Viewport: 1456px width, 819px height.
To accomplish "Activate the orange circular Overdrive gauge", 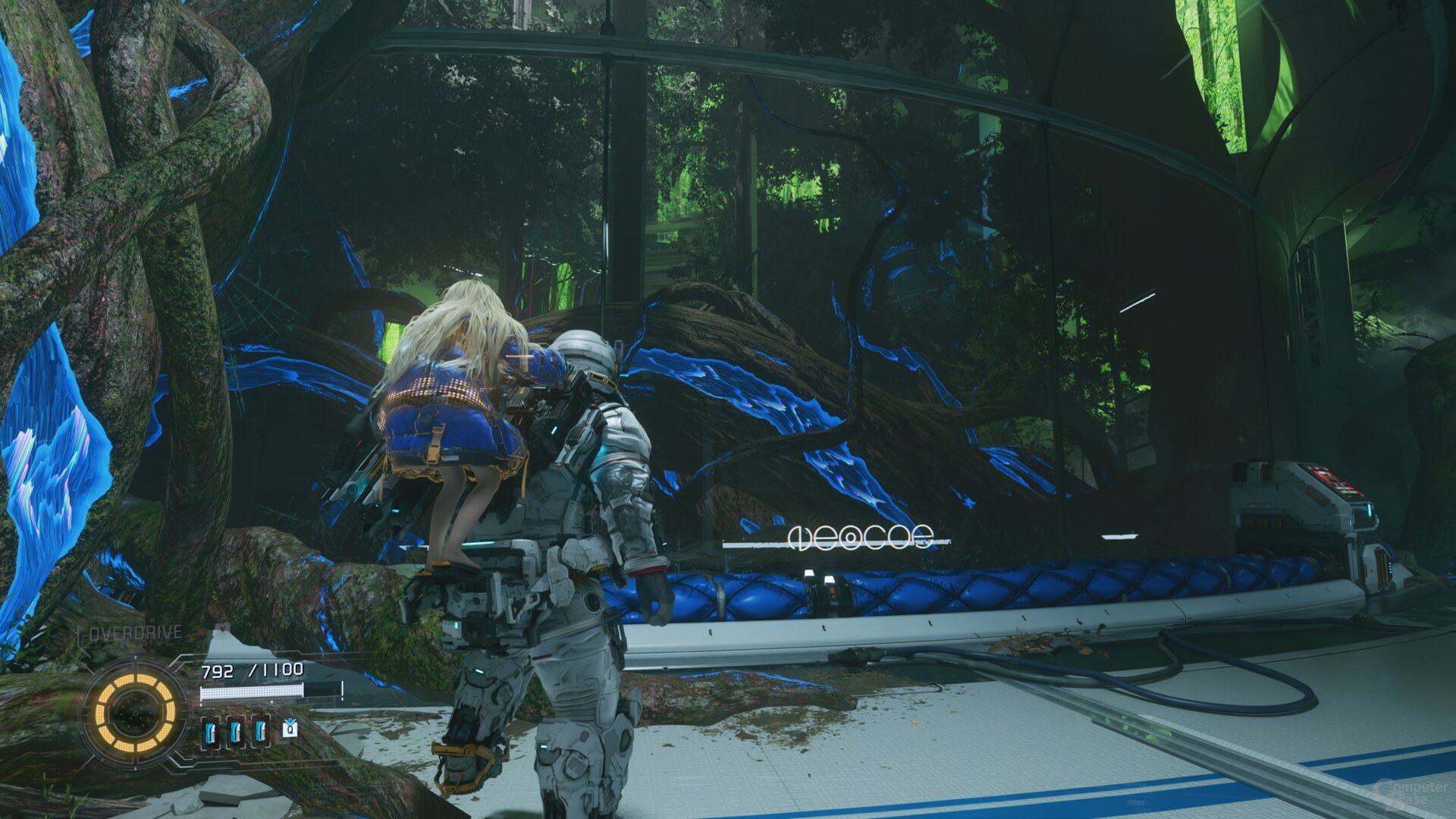I will pos(135,712).
